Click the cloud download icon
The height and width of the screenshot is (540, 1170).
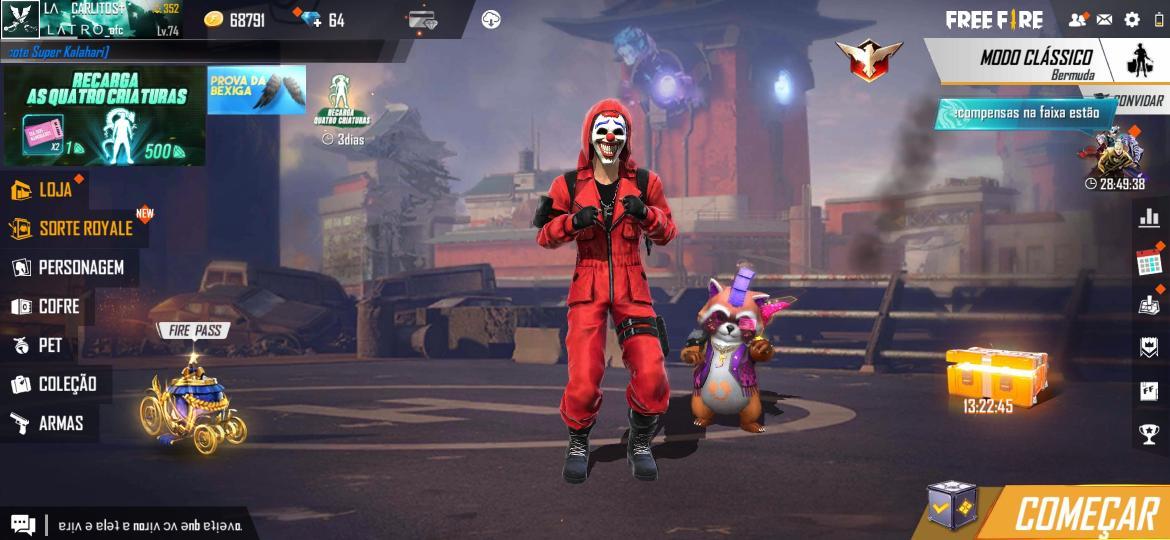point(491,20)
